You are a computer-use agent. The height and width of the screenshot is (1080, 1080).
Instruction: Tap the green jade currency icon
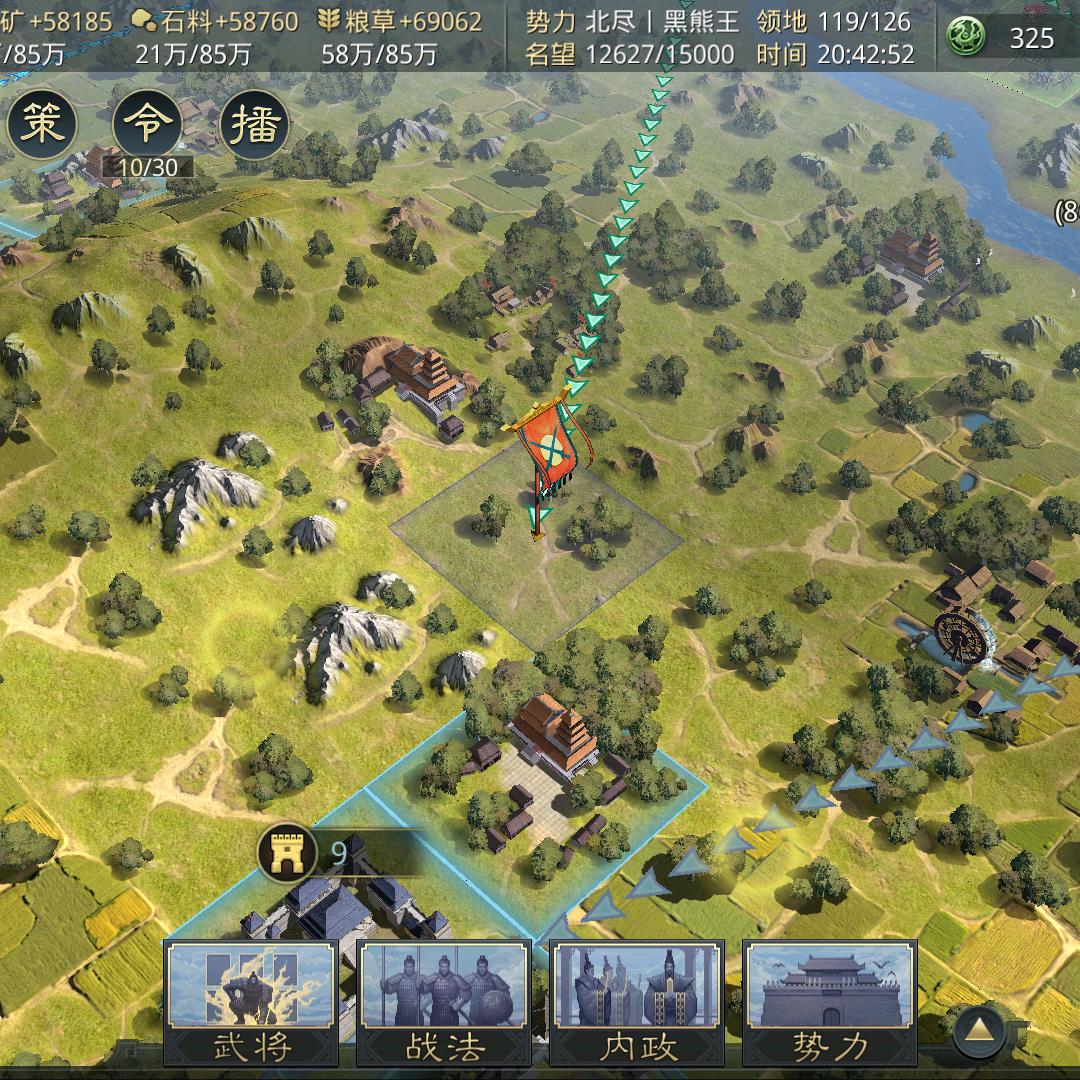pos(967,38)
